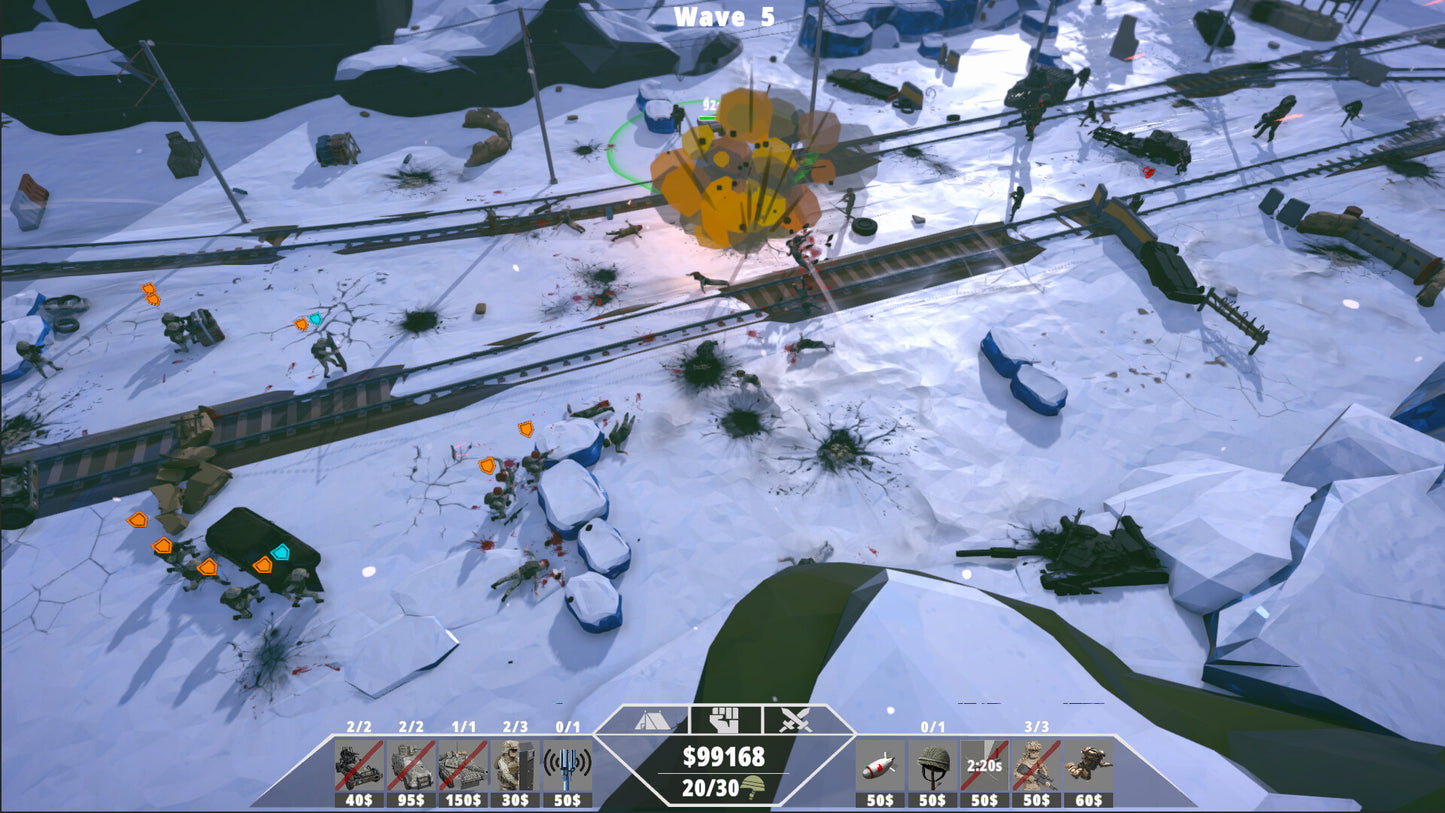This screenshot has height=813, width=1445.
Task: Choose the armored vehicle costing 95$
Action: click(411, 766)
